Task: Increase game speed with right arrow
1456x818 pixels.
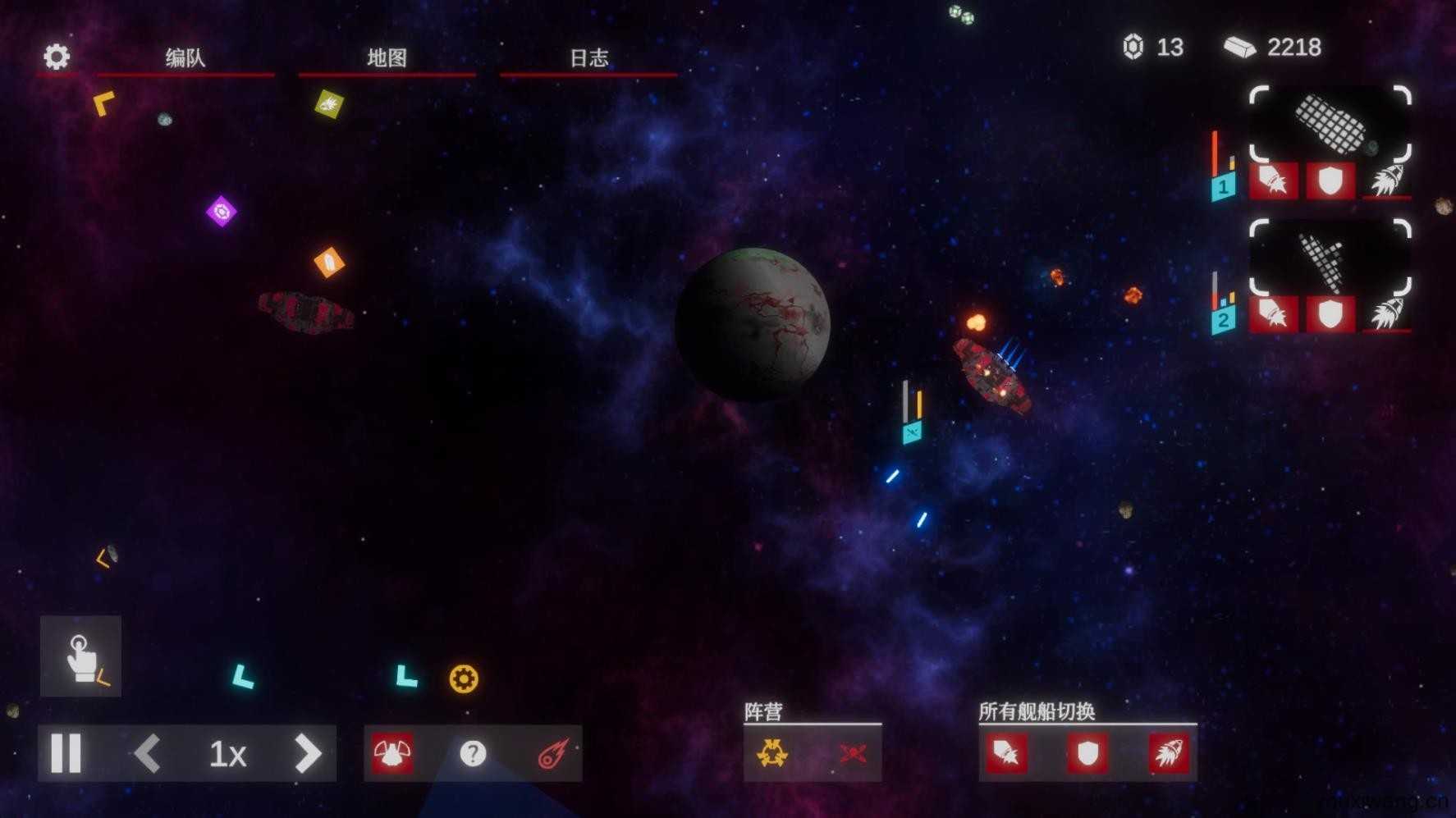Action: [x=308, y=753]
